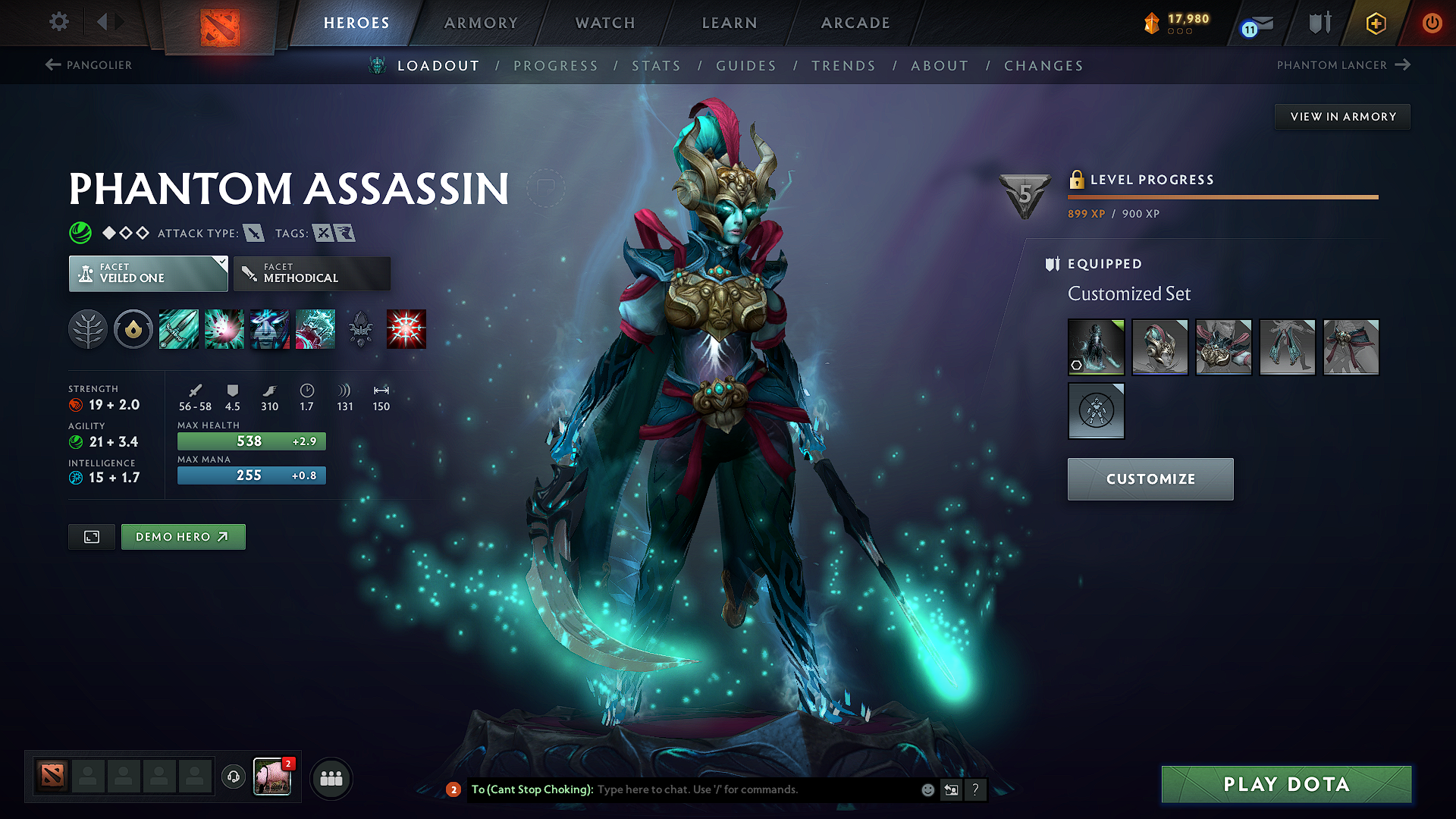Screen dimensions: 1456x819
Task: Open the voice chat headset icon
Action: (233, 777)
